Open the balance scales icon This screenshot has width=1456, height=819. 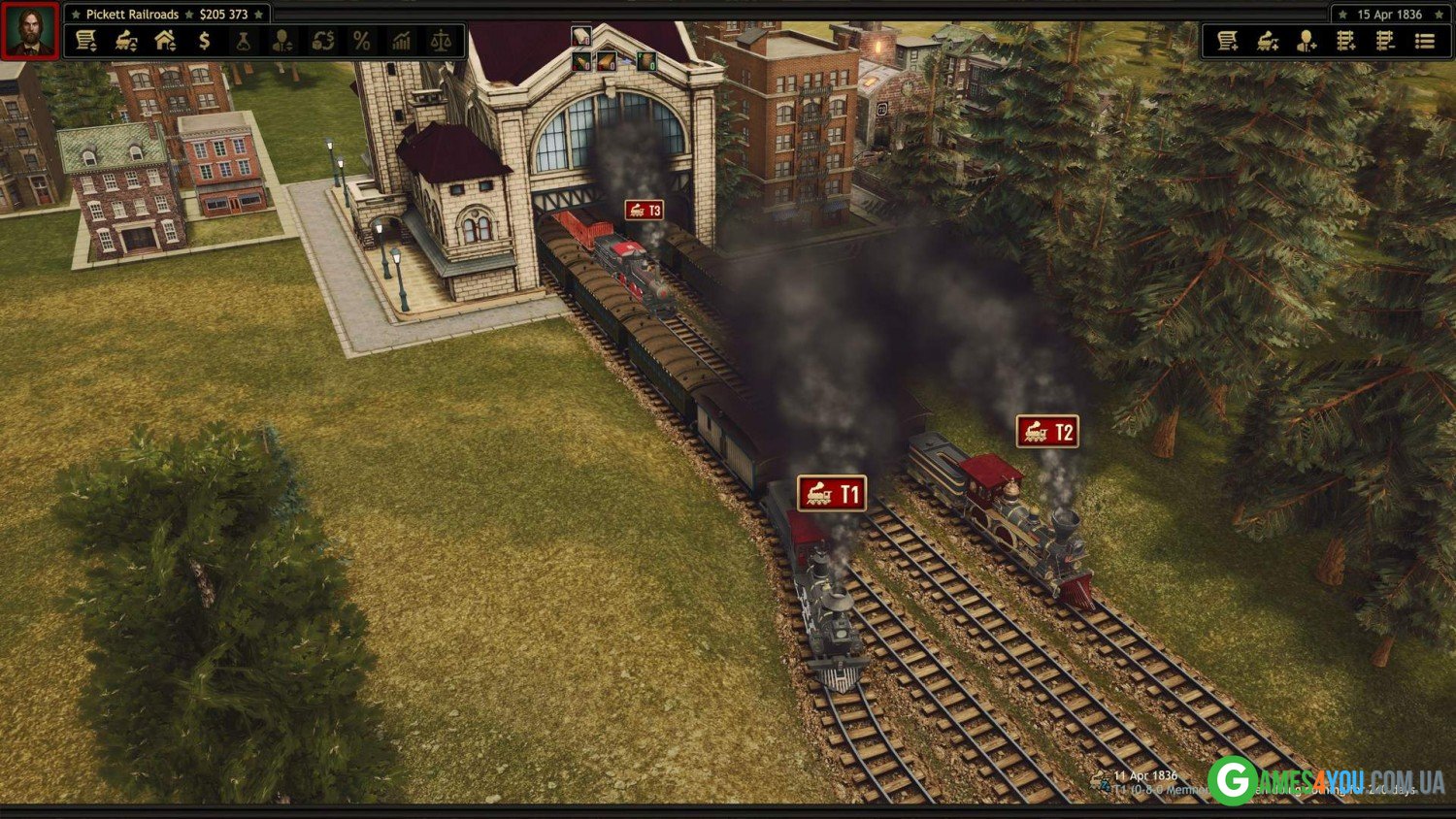[441, 41]
